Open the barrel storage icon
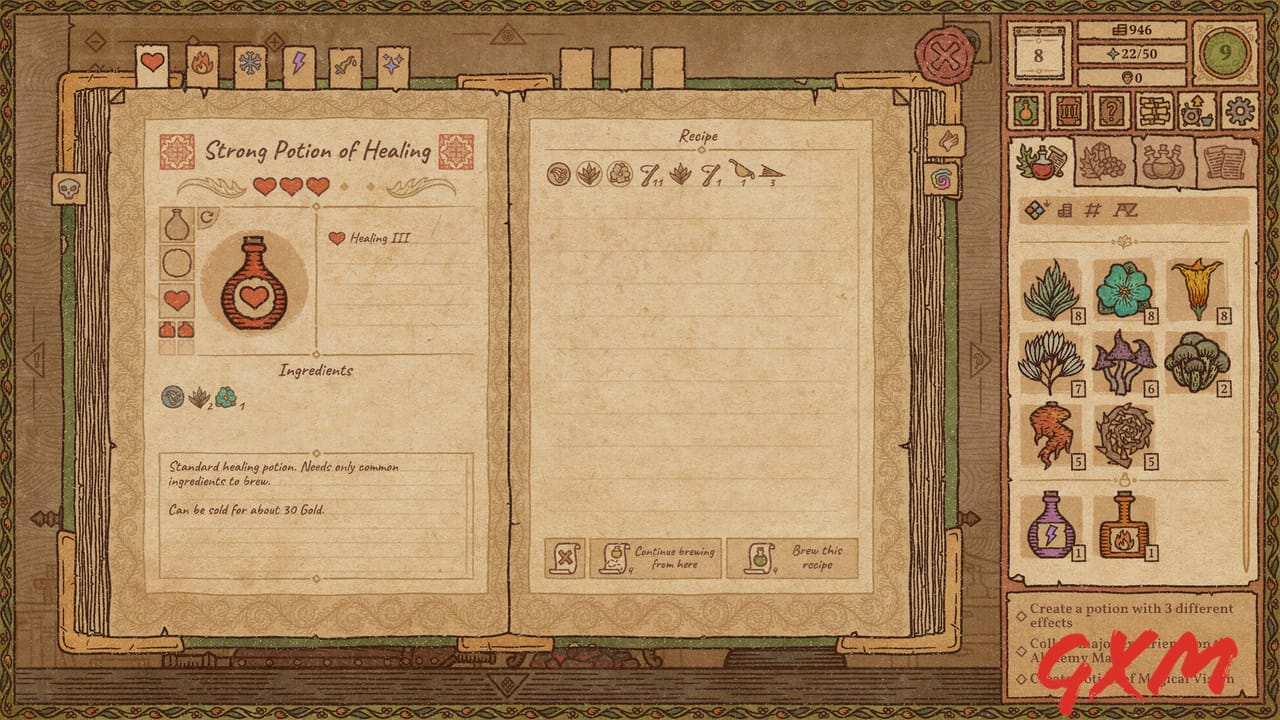The image size is (1280, 720). pyautogui.click(x=1068, y=110)
